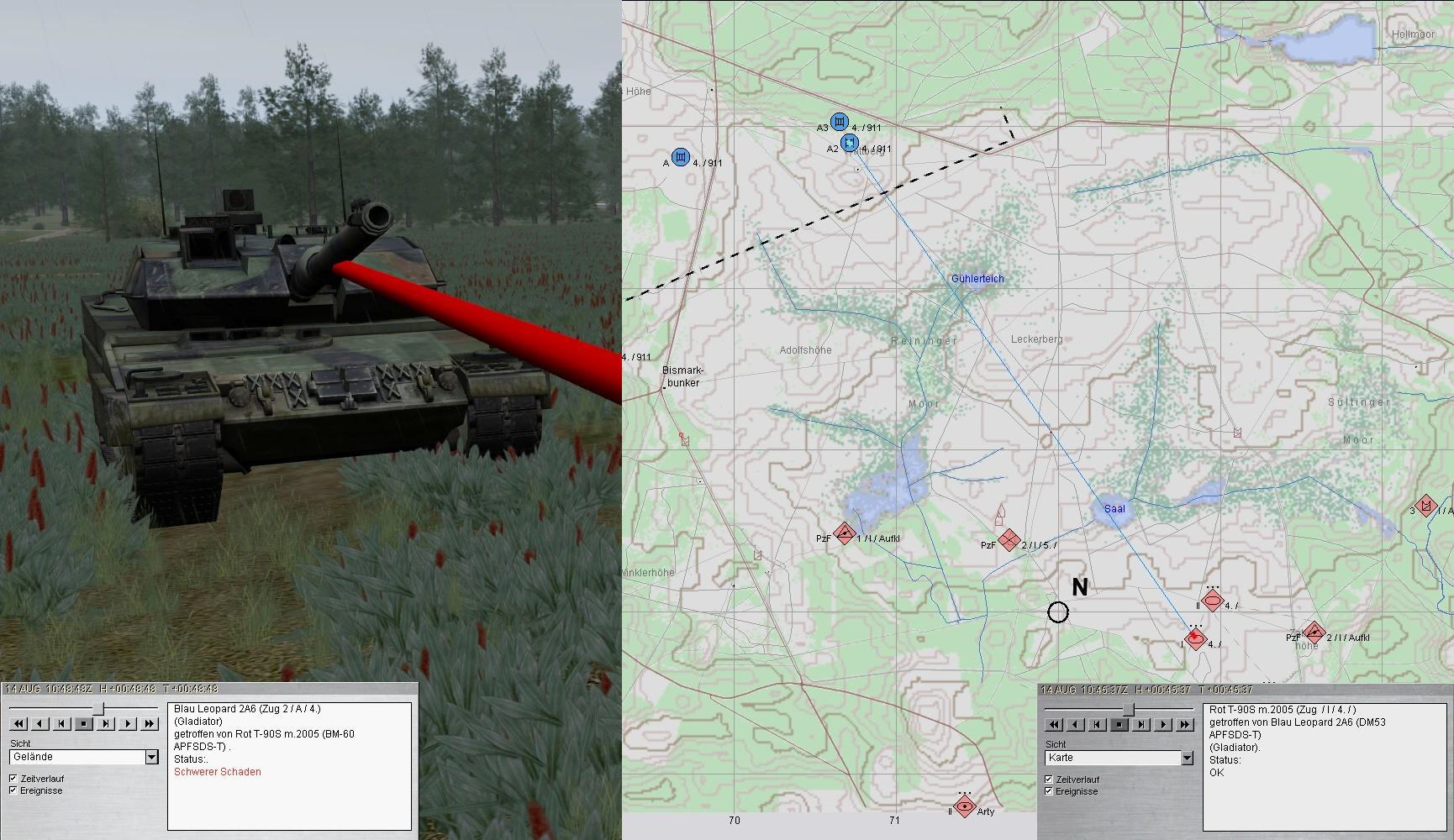The width and height of the screenshot is (1454, 840).
Task: Click stop in the Gelände panel
Action: (x=84, y=723)
